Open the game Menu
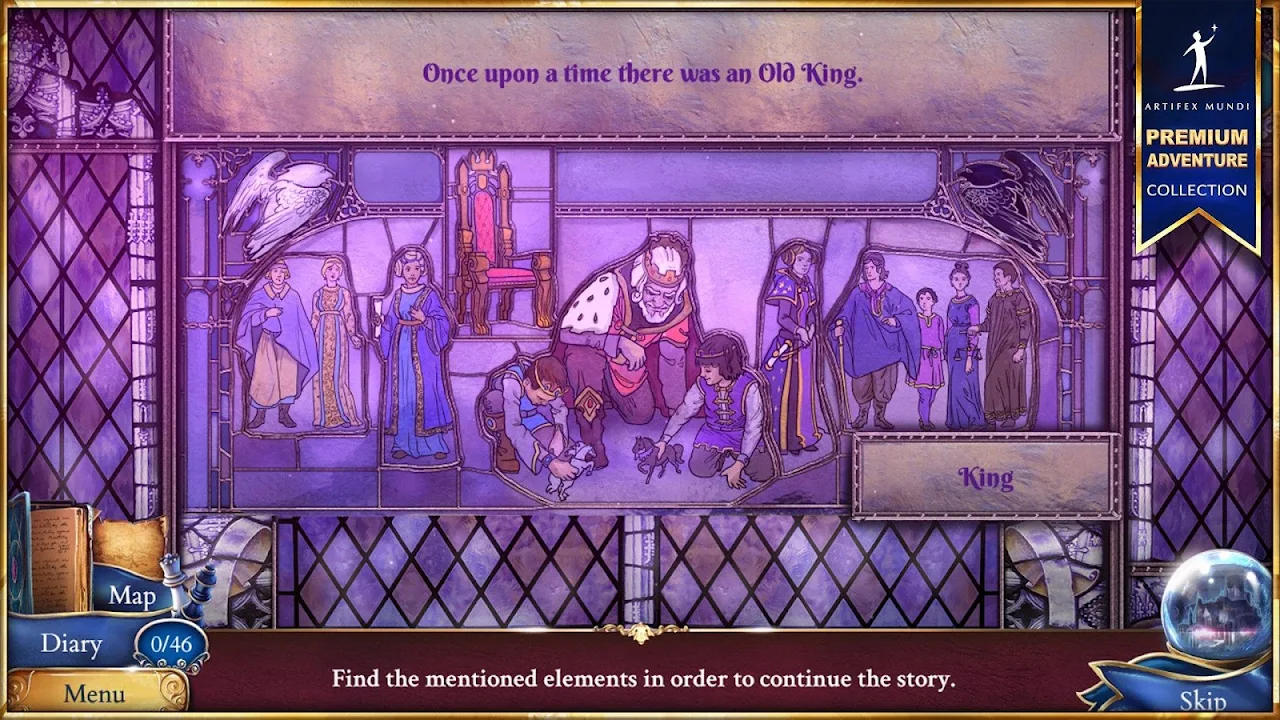 94,693
